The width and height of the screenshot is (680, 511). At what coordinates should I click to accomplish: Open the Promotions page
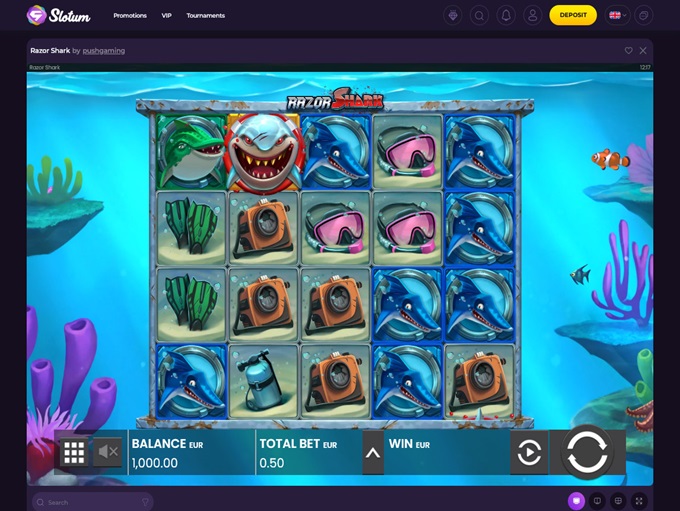130,16
